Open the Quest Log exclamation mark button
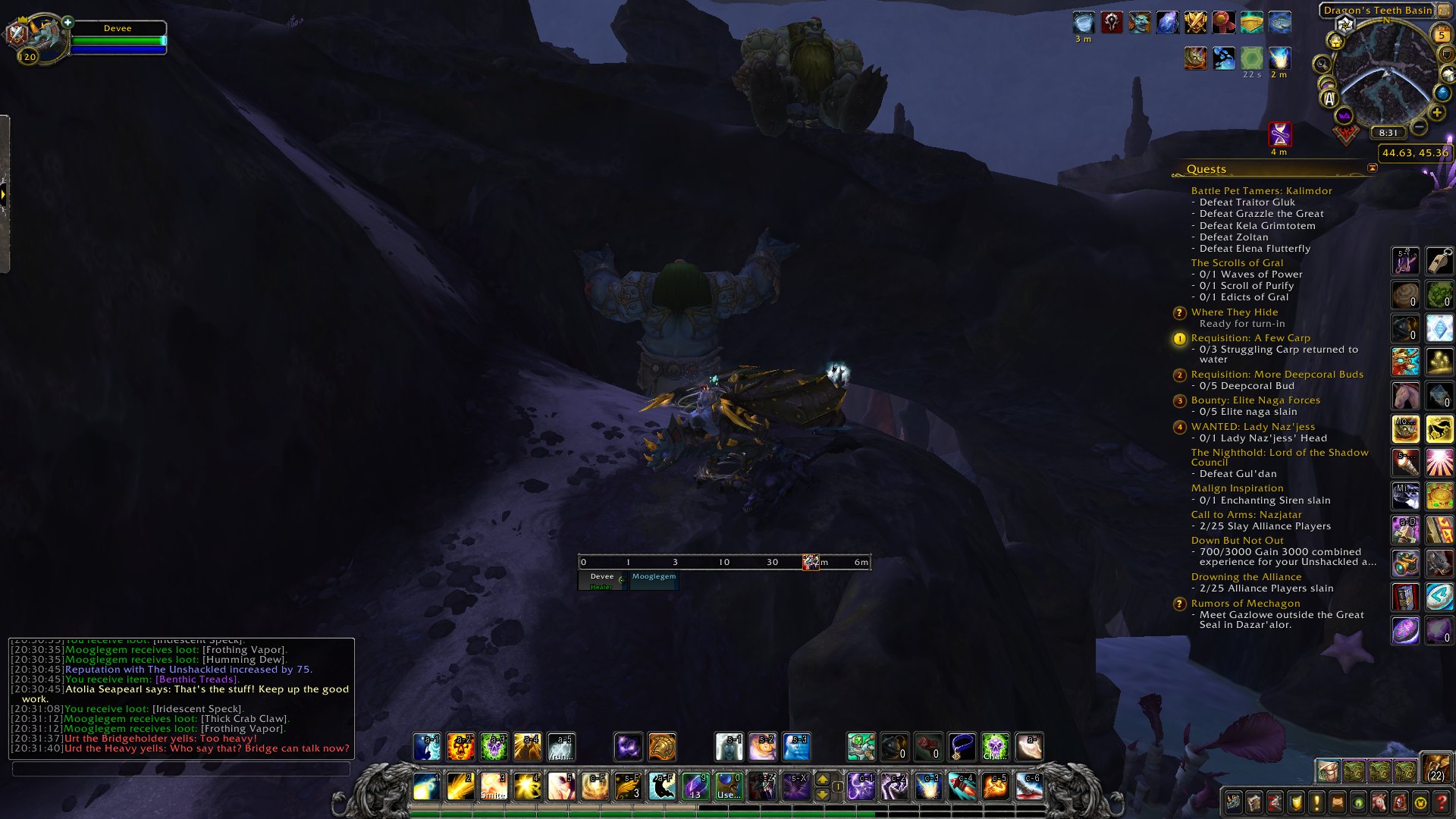The image size is (1456, 819). (1316, 802)
